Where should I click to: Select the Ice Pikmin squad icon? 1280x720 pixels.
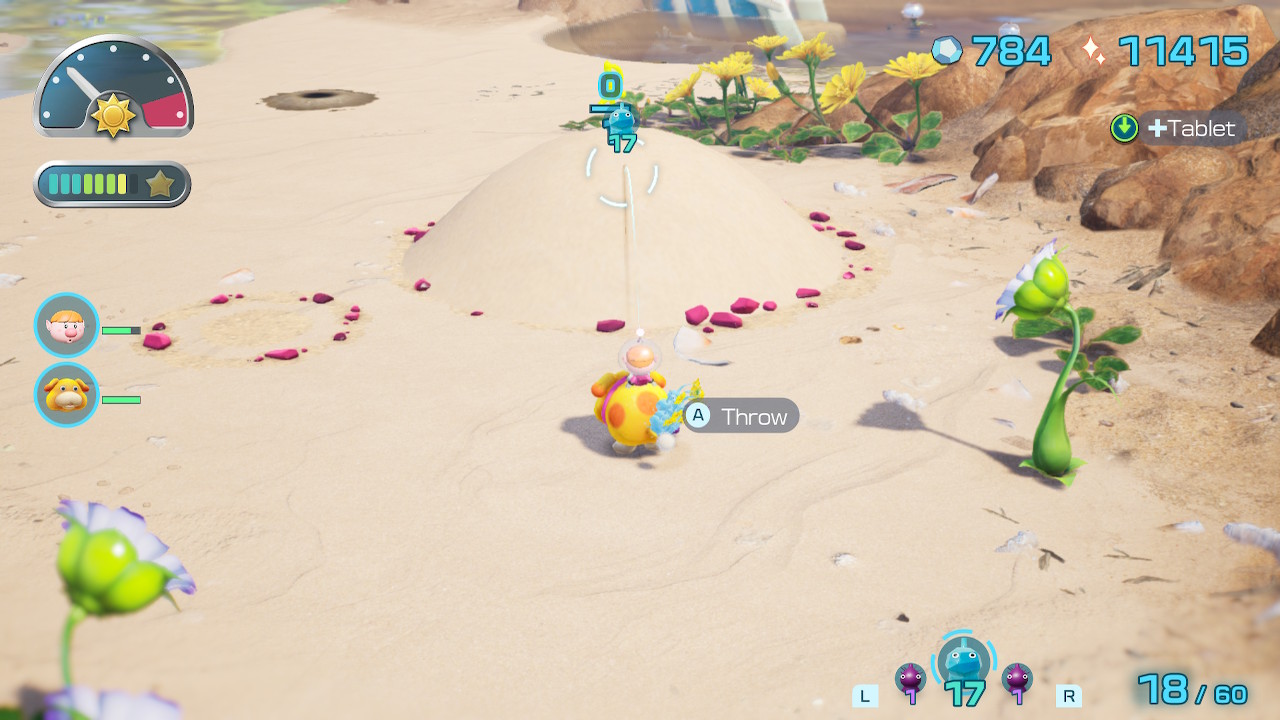[964, 662]
